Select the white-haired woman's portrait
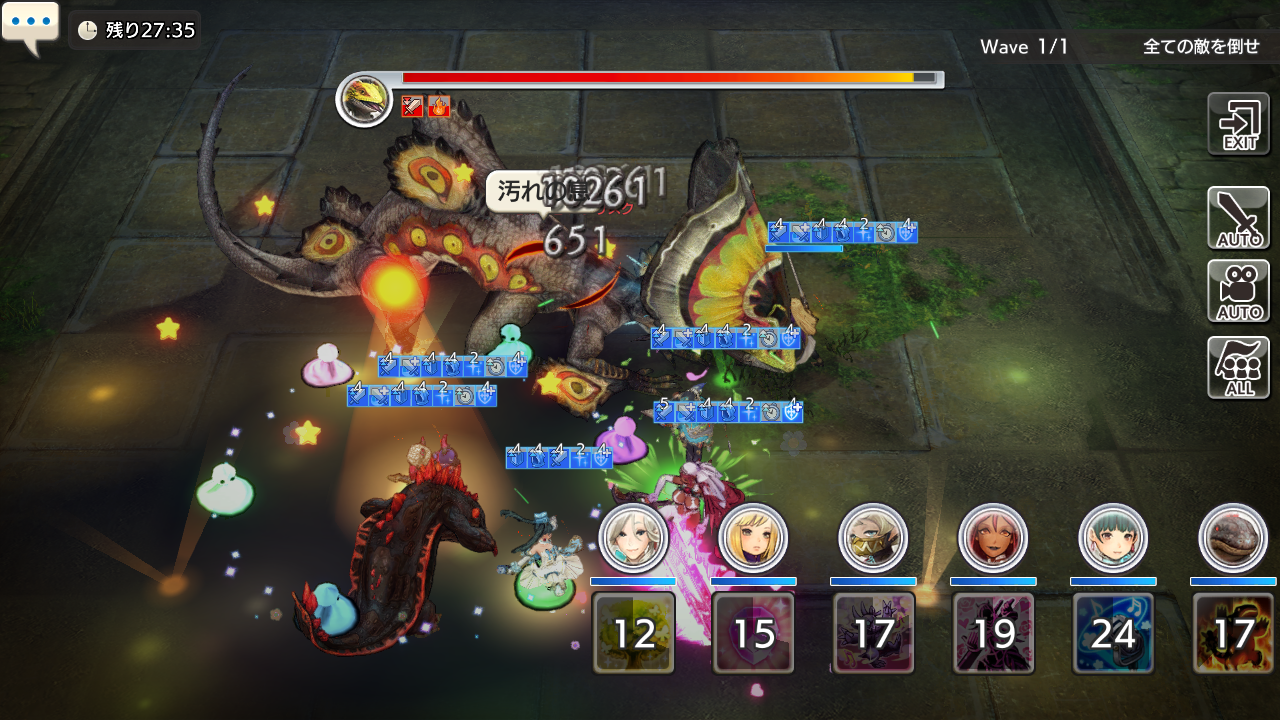This screenshot has width=1280, height=720. point(633,537)
